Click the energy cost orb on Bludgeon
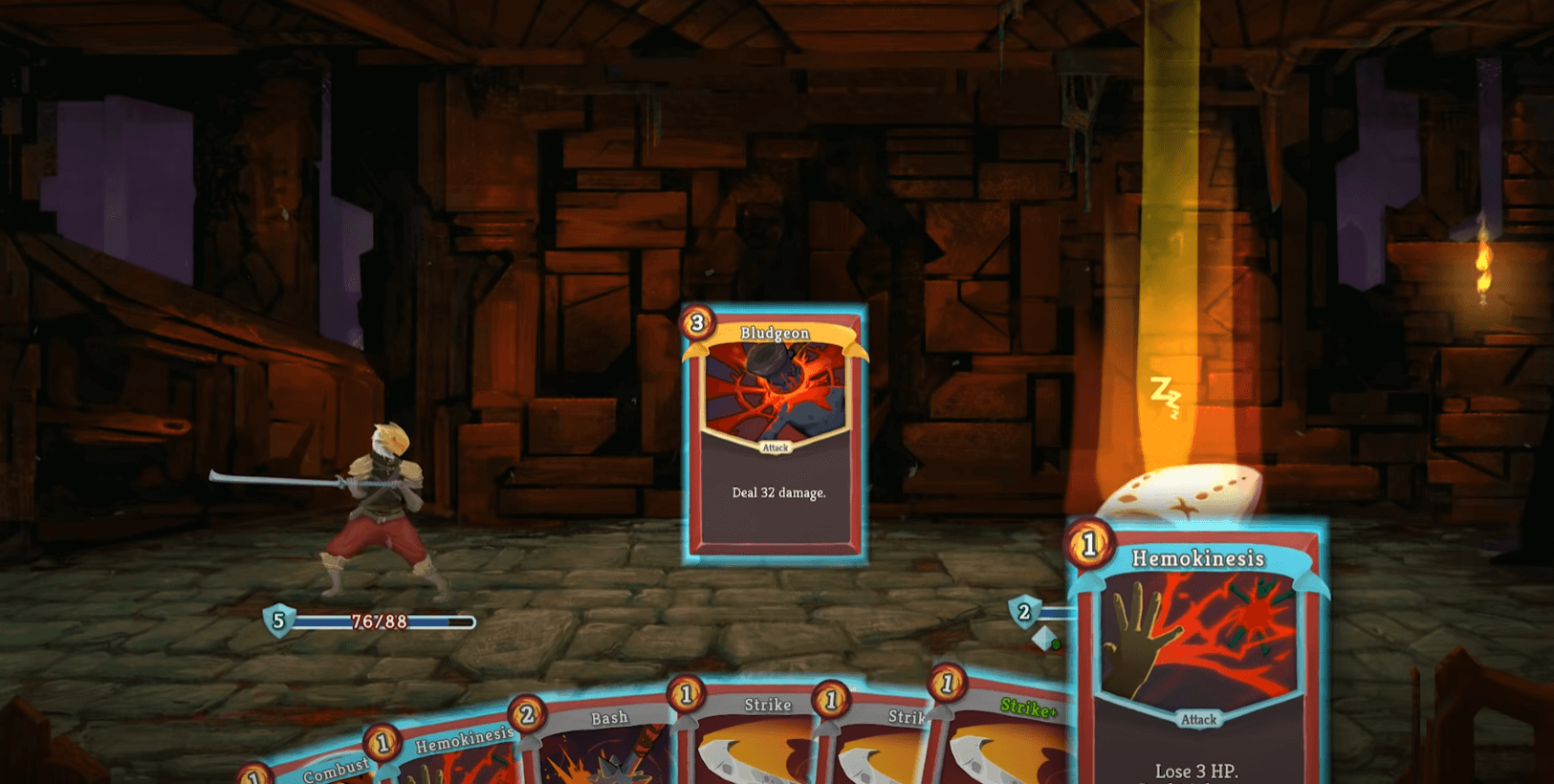This screenshot has height=784, width=1554. pos(697,325)
